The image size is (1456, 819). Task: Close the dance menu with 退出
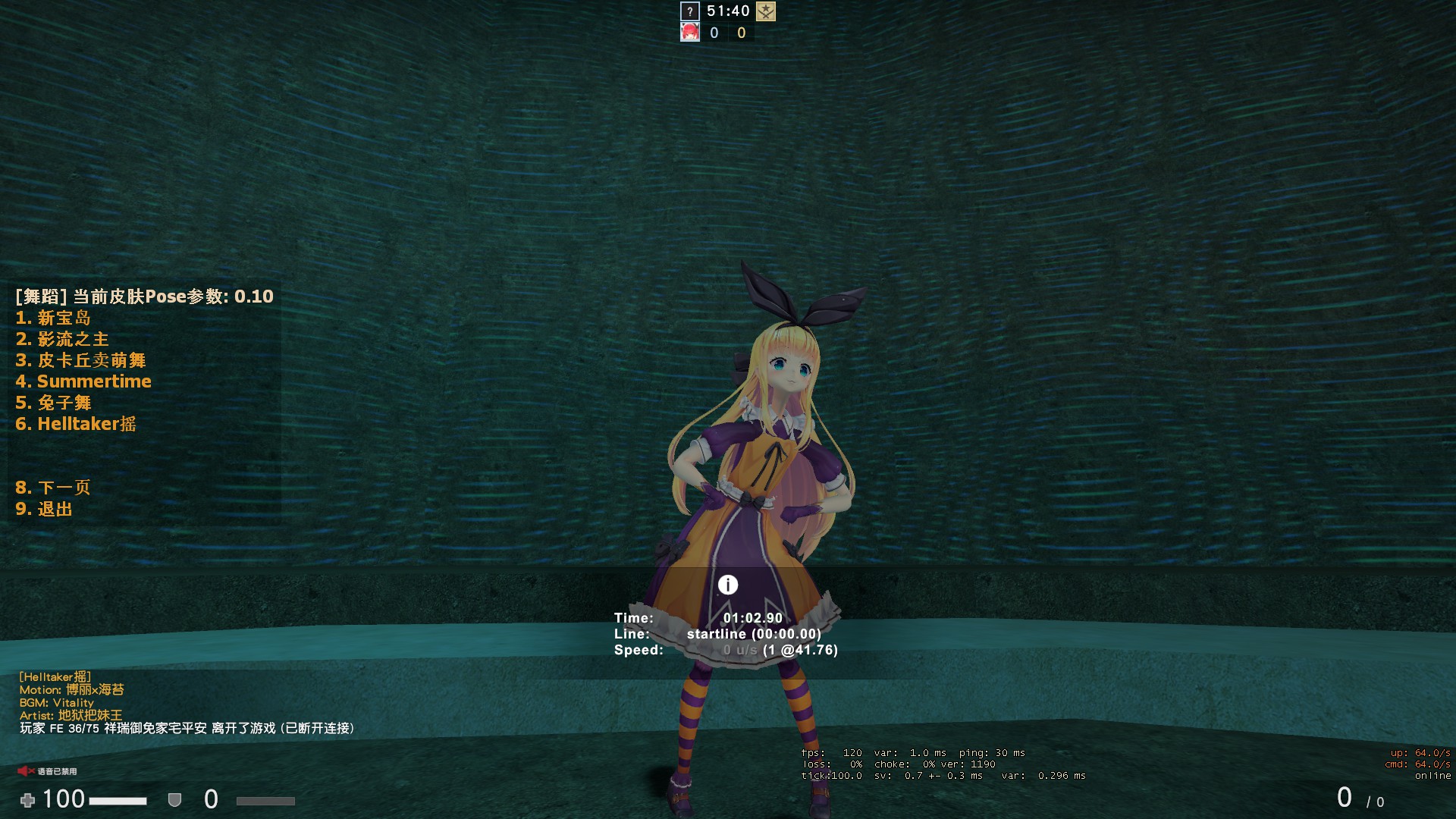tap(44, 509)
